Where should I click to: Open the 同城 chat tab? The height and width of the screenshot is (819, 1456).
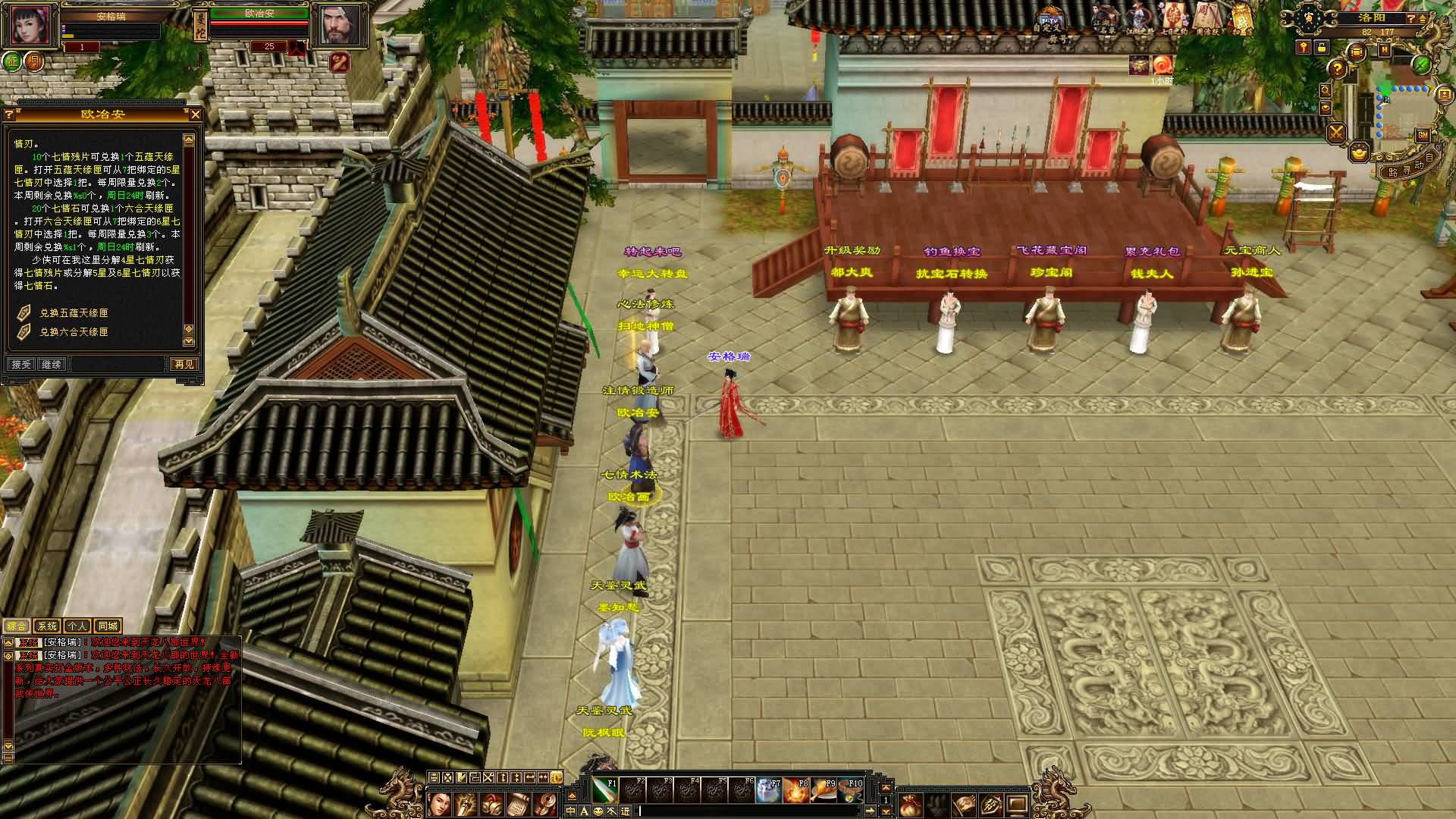(108, 626)
